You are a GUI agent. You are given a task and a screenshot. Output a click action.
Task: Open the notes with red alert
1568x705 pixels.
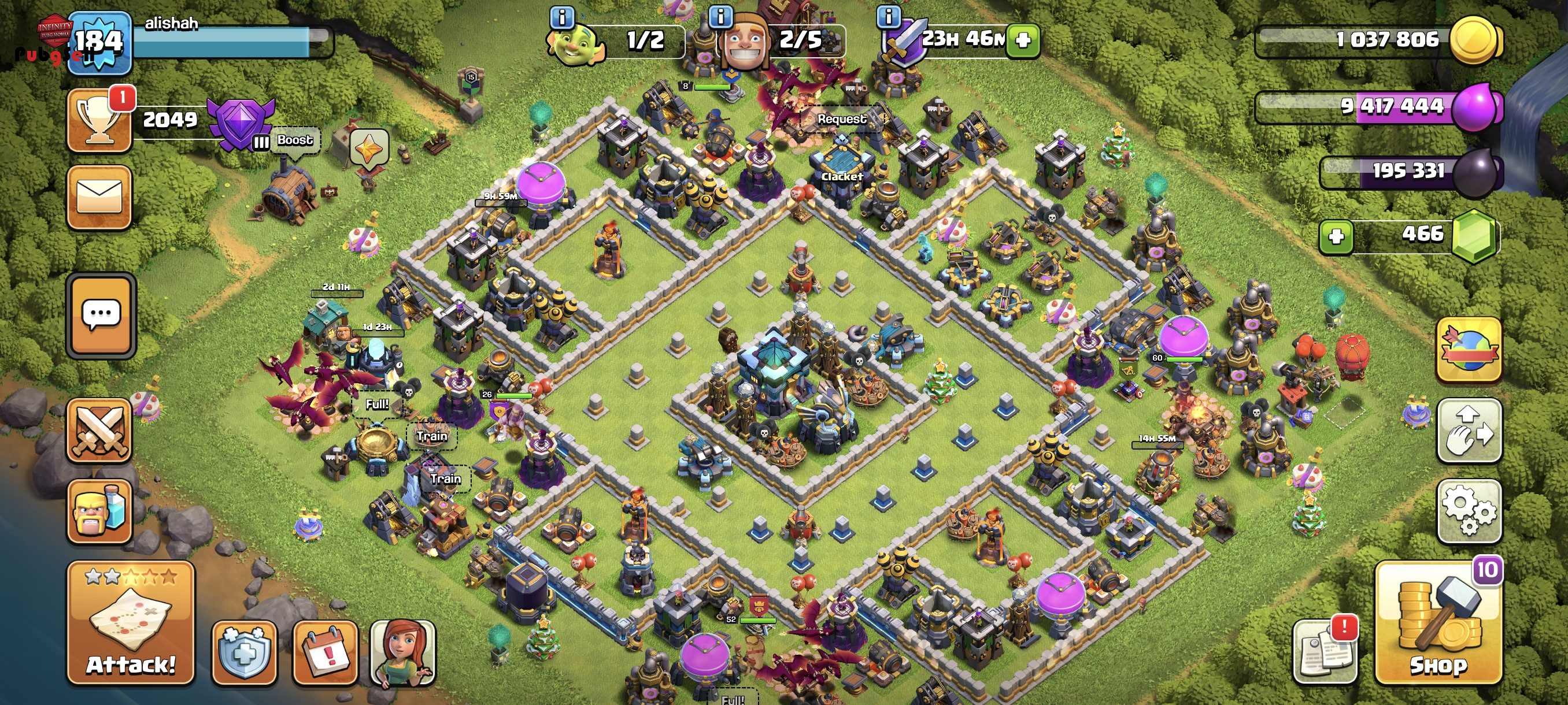[x=1325, y=652]
